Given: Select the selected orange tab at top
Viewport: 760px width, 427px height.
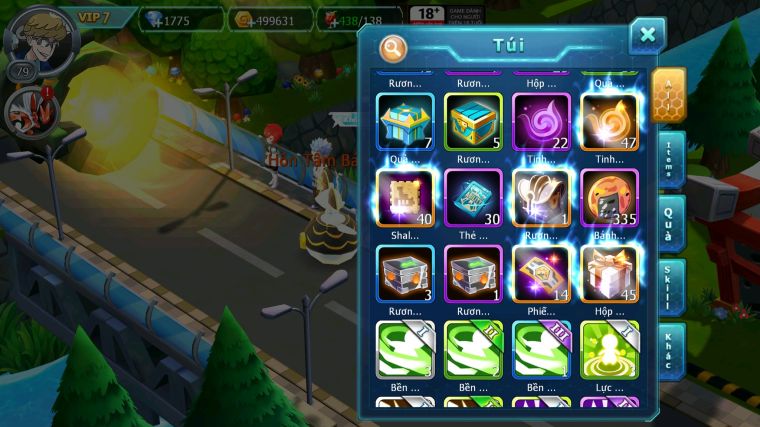Looking at the screenshot, I should click(668, 95).
